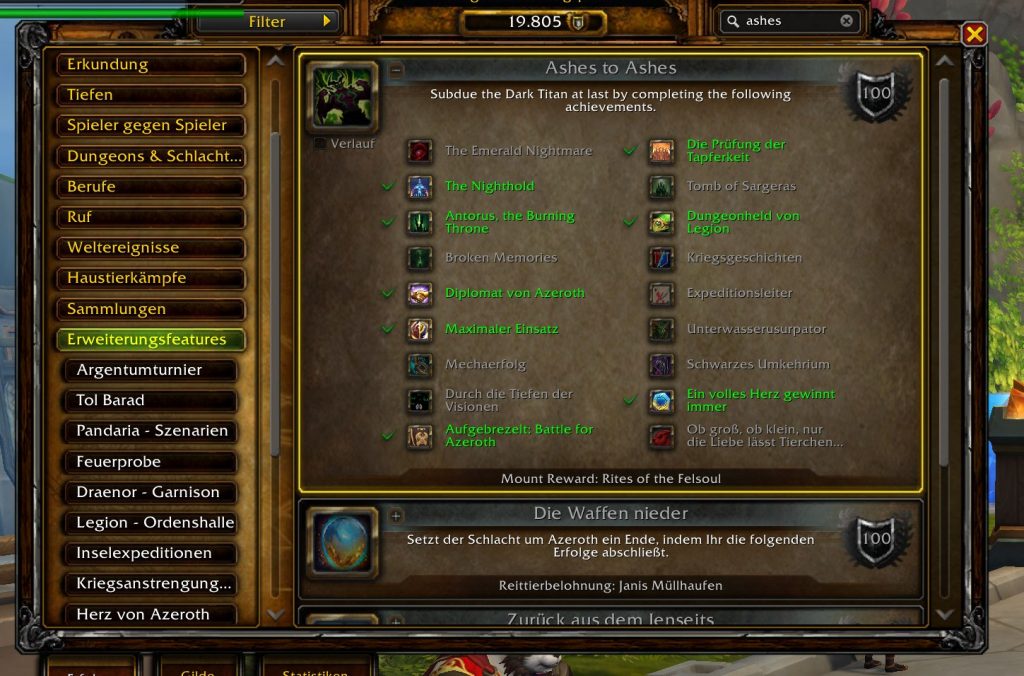Collapse the Ashes to Ashes achievement
1024x676 pixels.
click(x=397, y=70)
